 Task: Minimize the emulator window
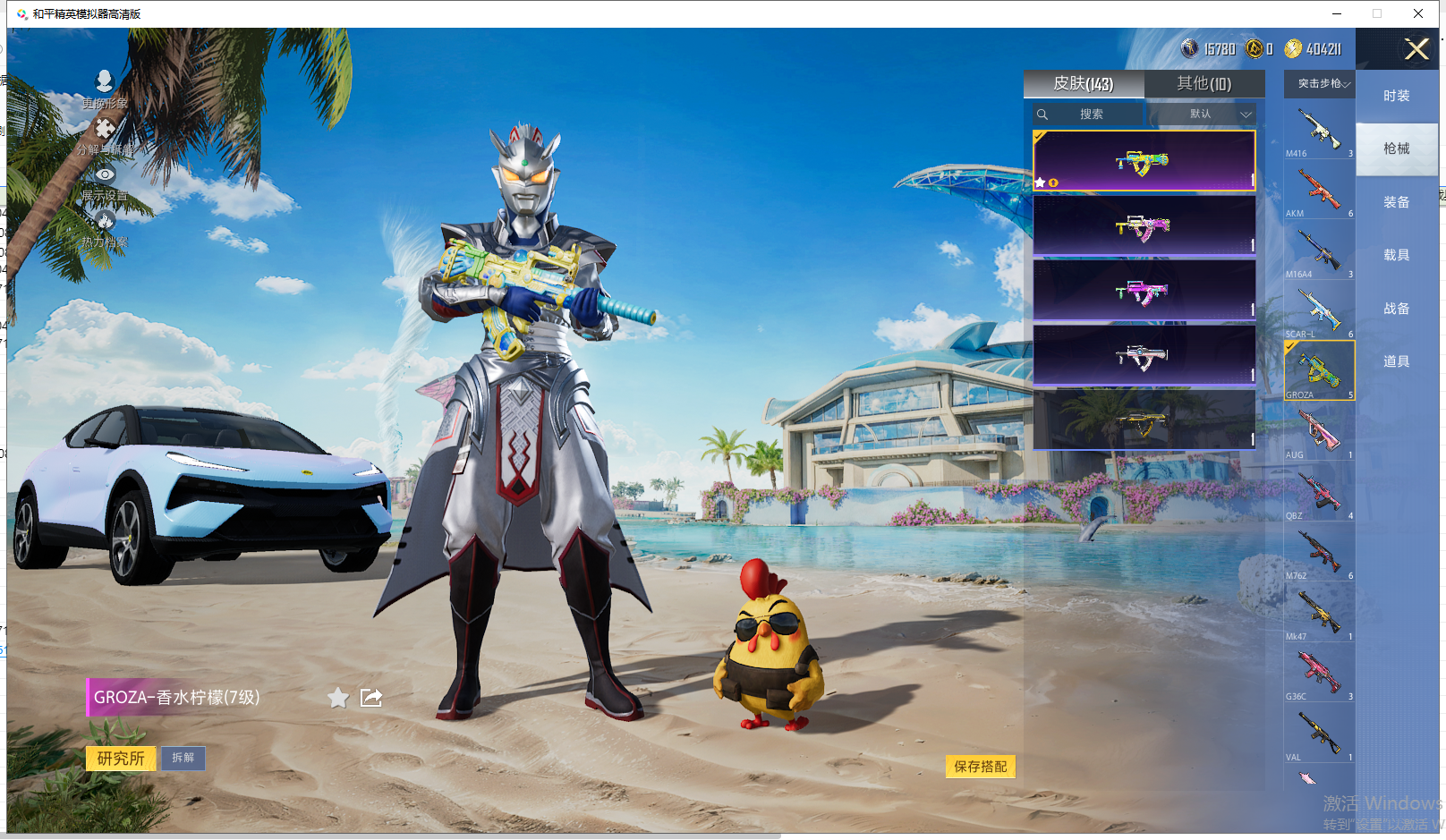pos(1336,13)
